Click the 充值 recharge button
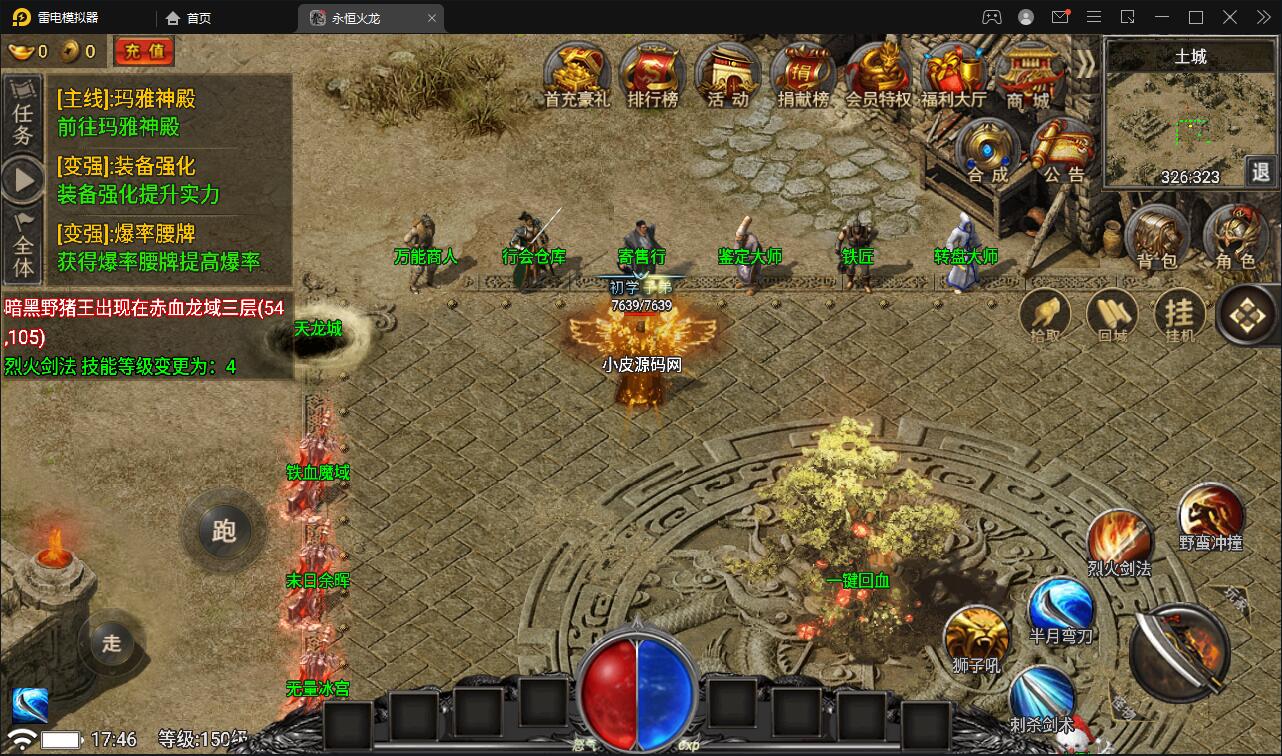Image resolution: width=1282 pixels, height=756 pixels. [144, 51]
